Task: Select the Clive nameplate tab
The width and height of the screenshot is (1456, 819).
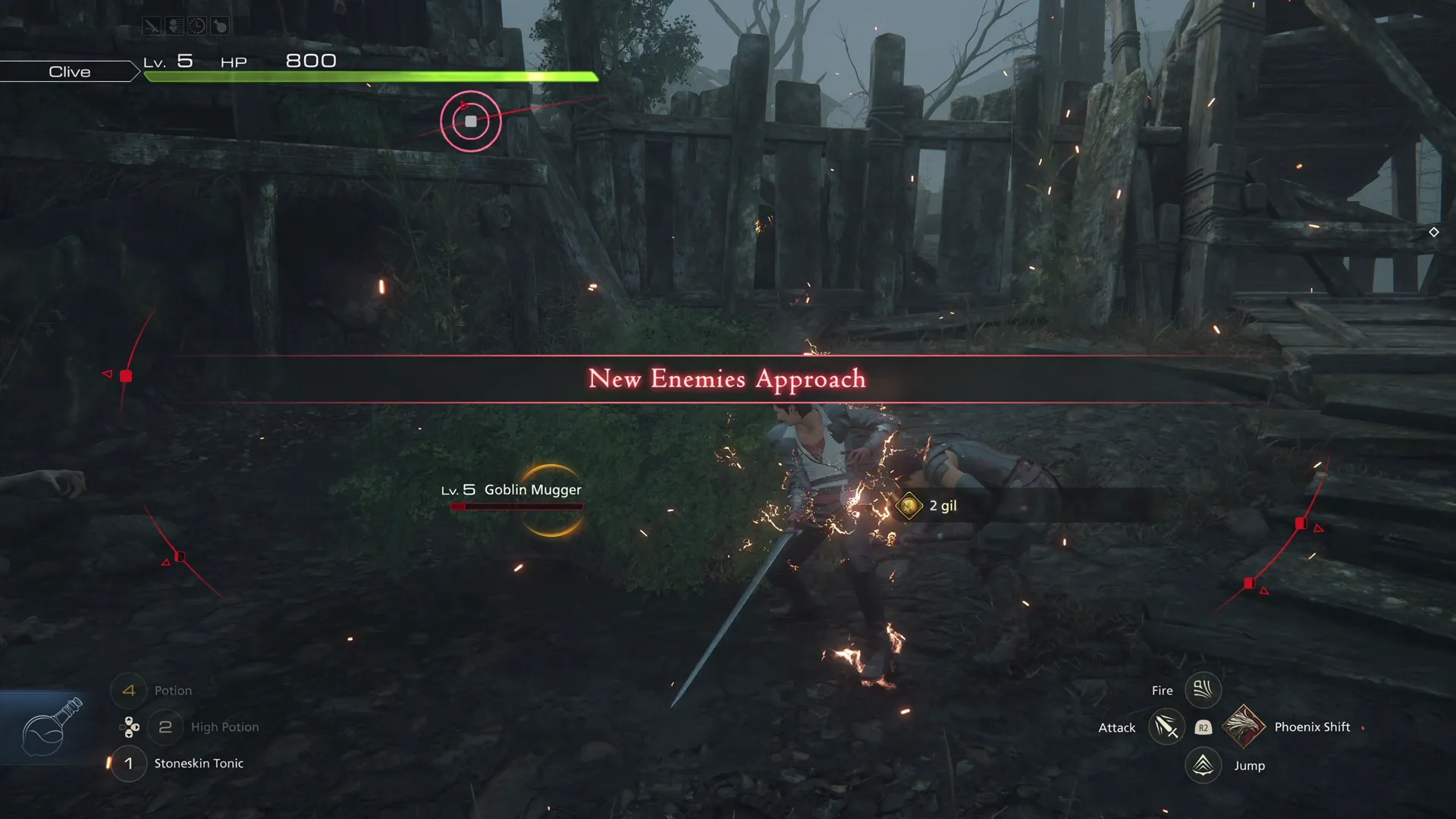Action: (x=70, y=71)
